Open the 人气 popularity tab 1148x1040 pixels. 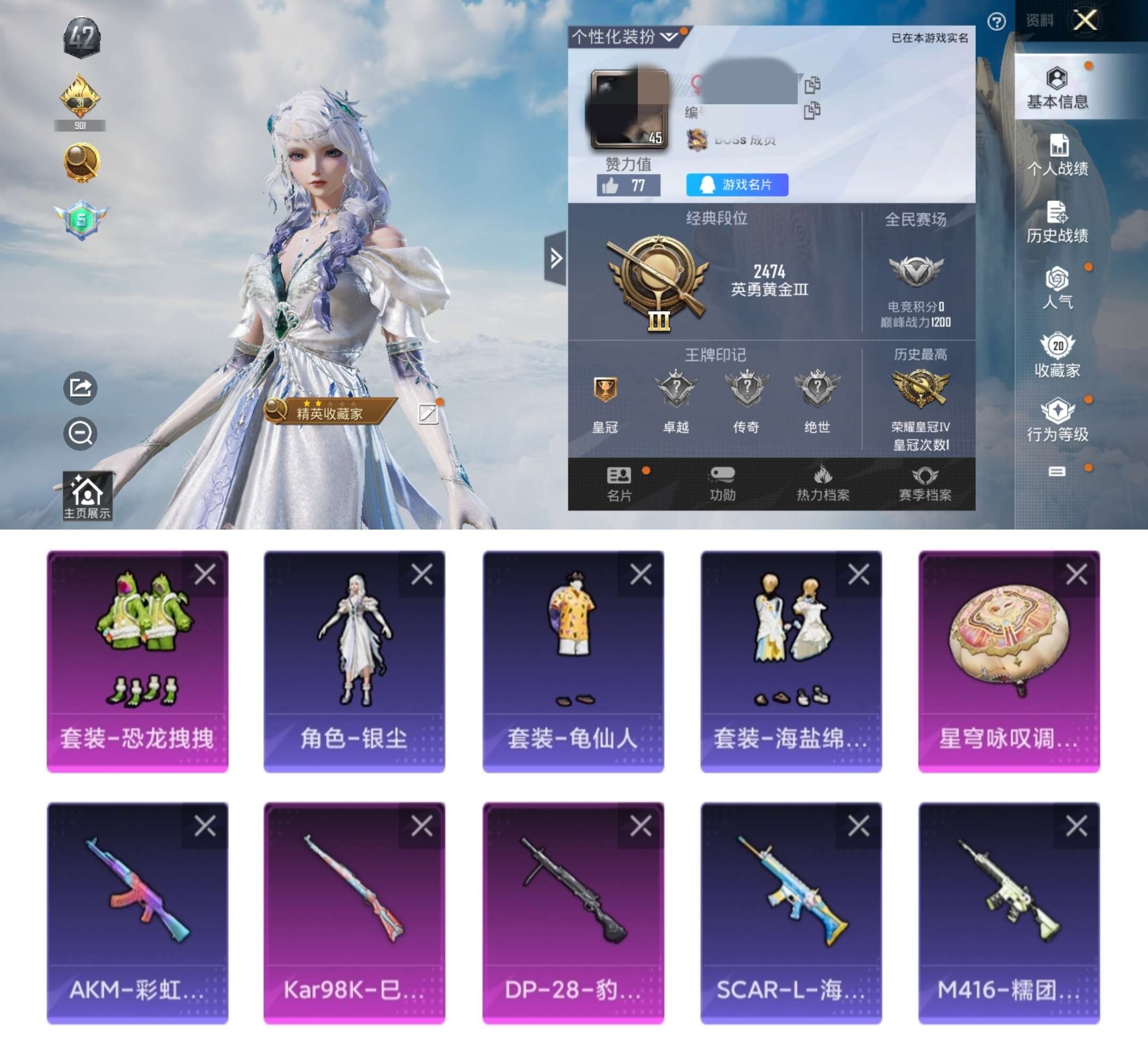tap(1057, 288)
